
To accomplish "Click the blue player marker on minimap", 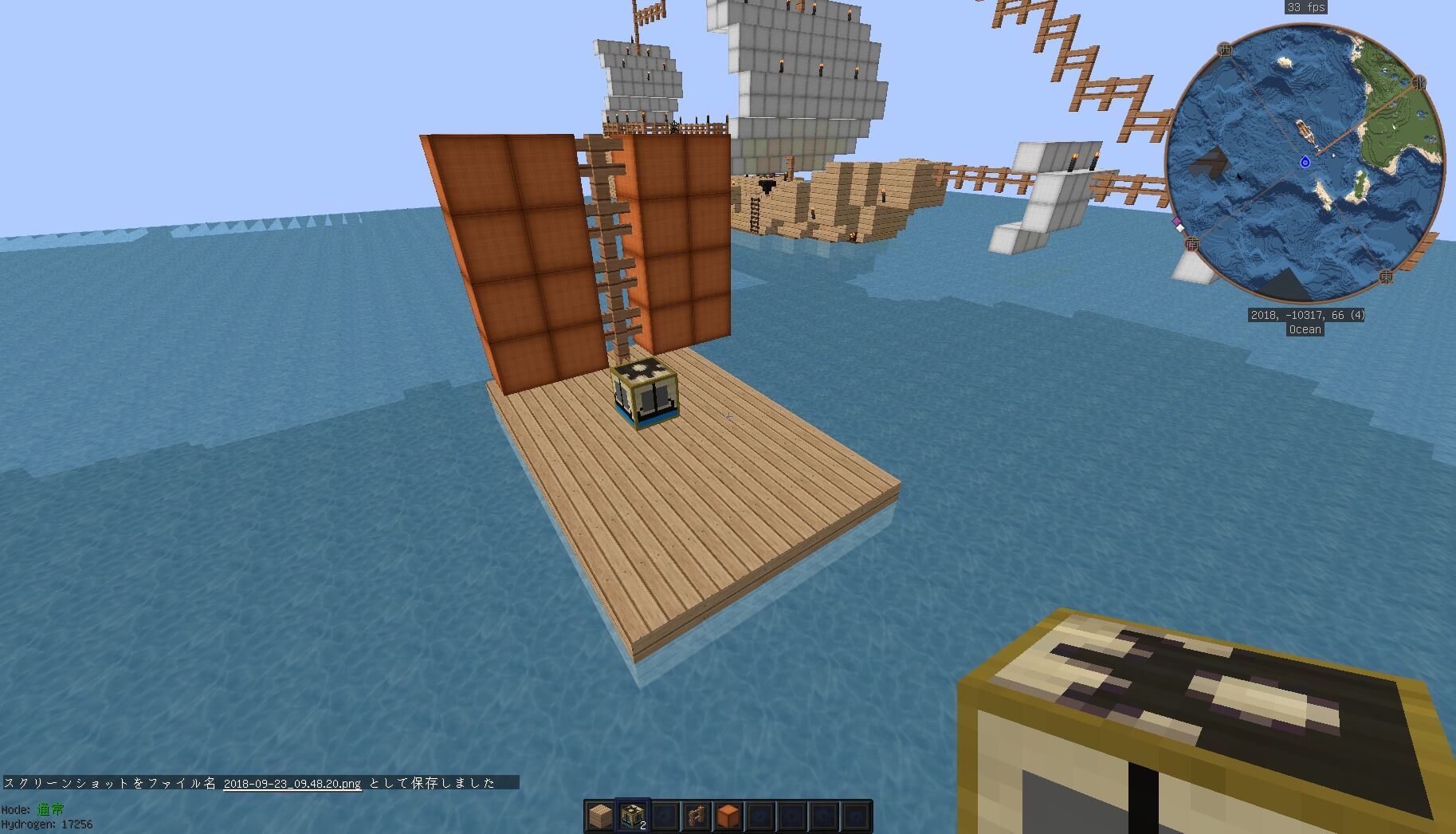I will point(1305,163).
